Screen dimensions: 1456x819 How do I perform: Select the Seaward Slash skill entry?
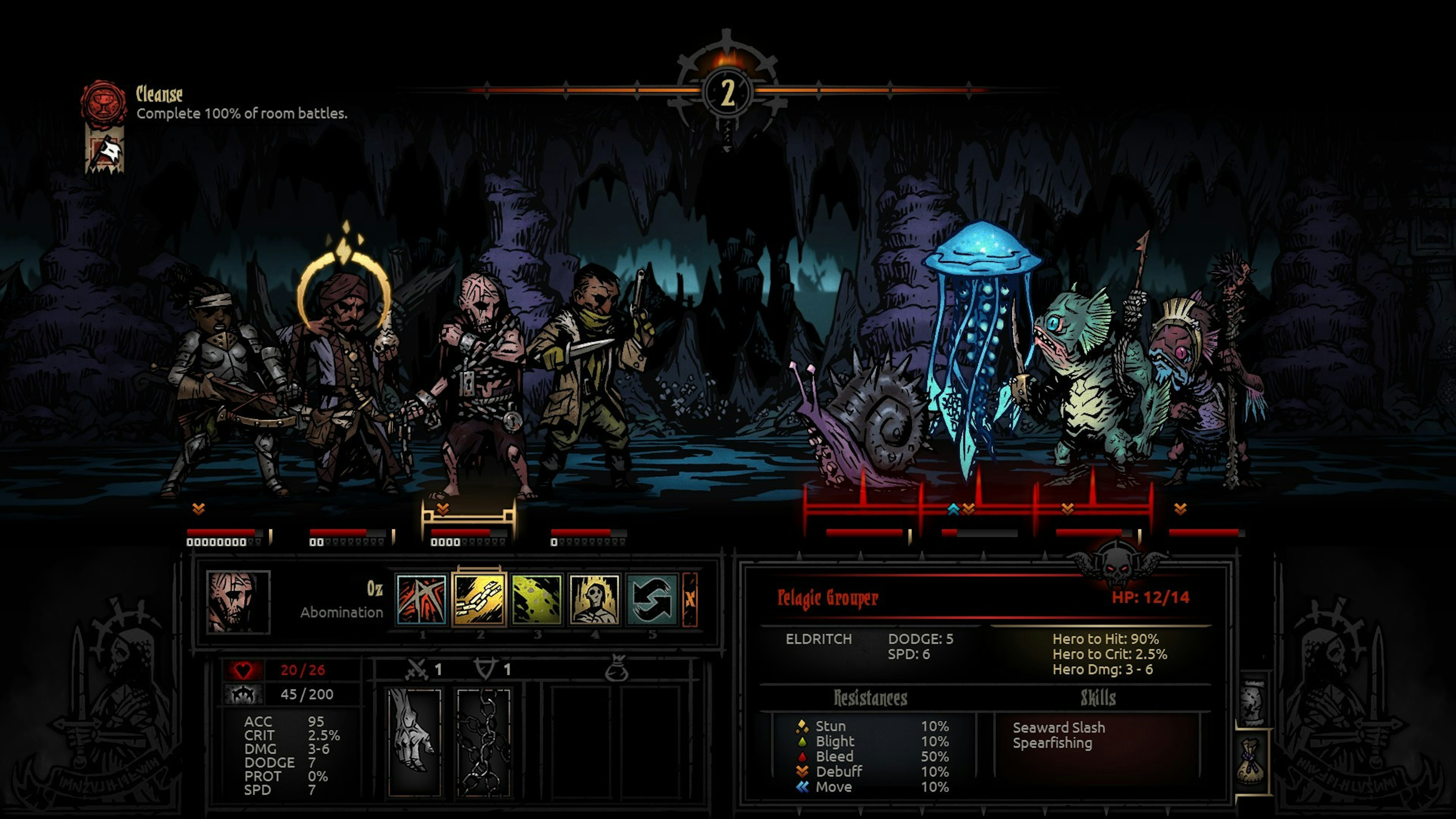[x=1066, y=728]
